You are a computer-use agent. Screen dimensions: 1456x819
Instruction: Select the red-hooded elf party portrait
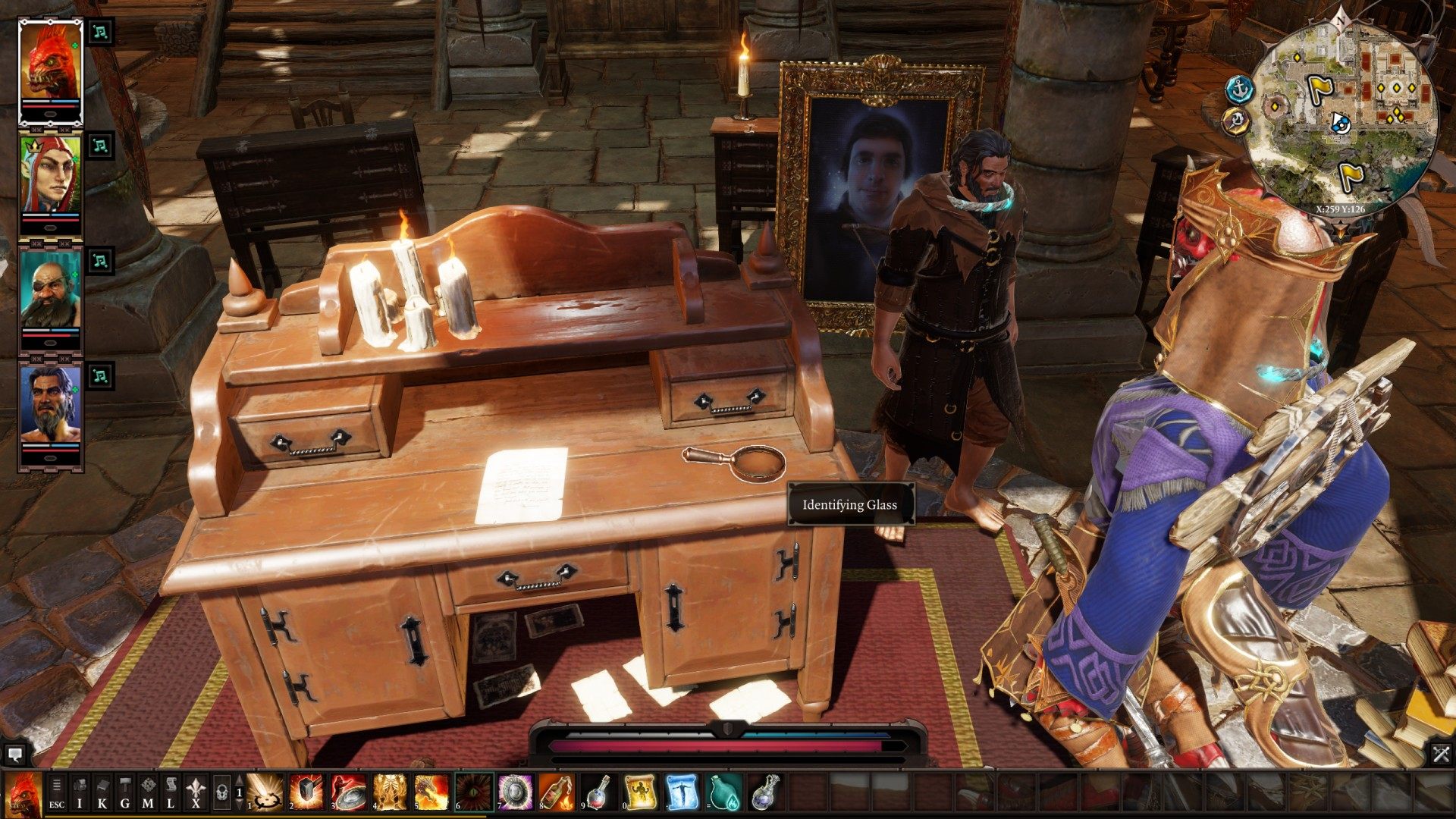[x=50, y=182]
